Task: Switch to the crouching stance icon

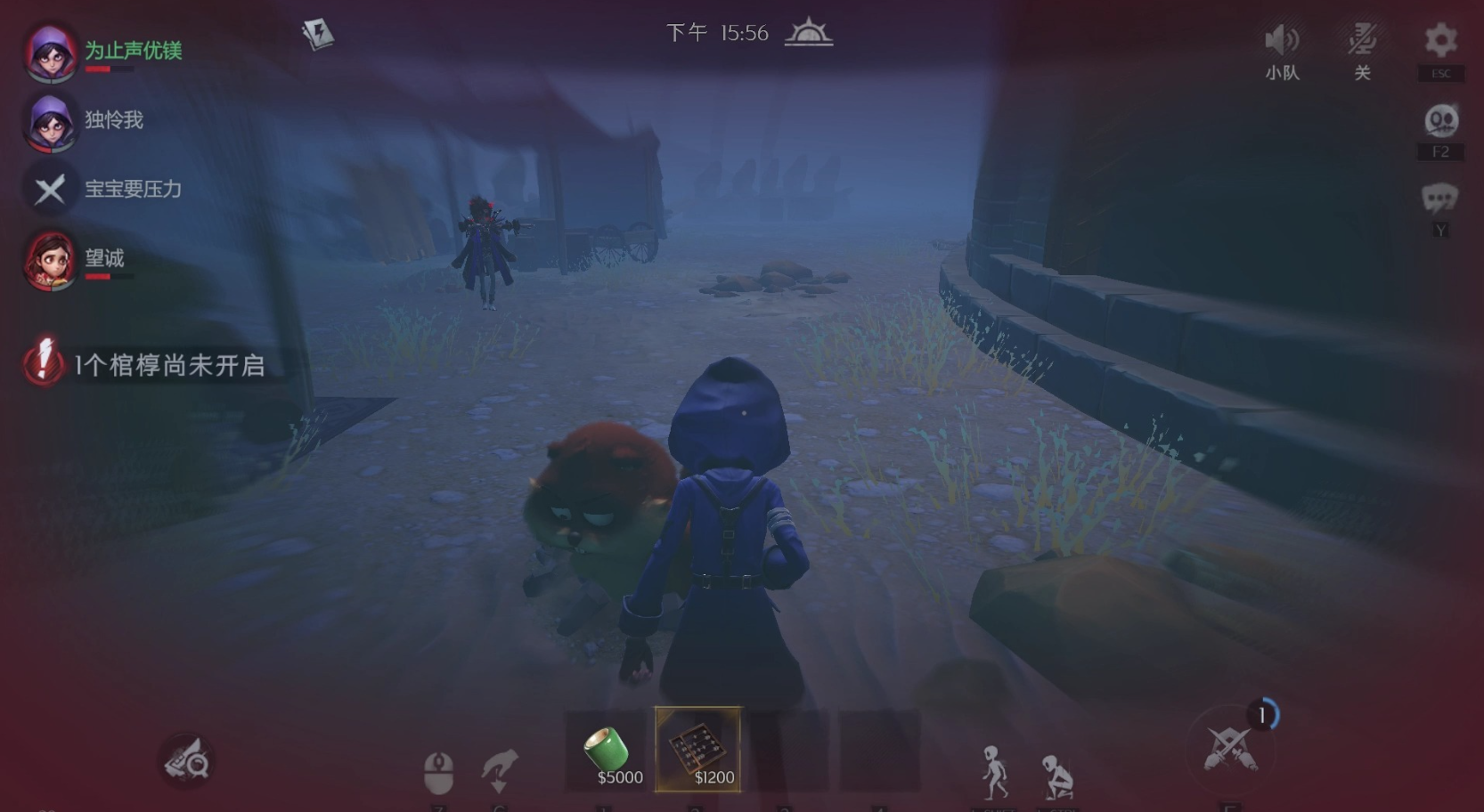Action: click(x=1057, y=775)
